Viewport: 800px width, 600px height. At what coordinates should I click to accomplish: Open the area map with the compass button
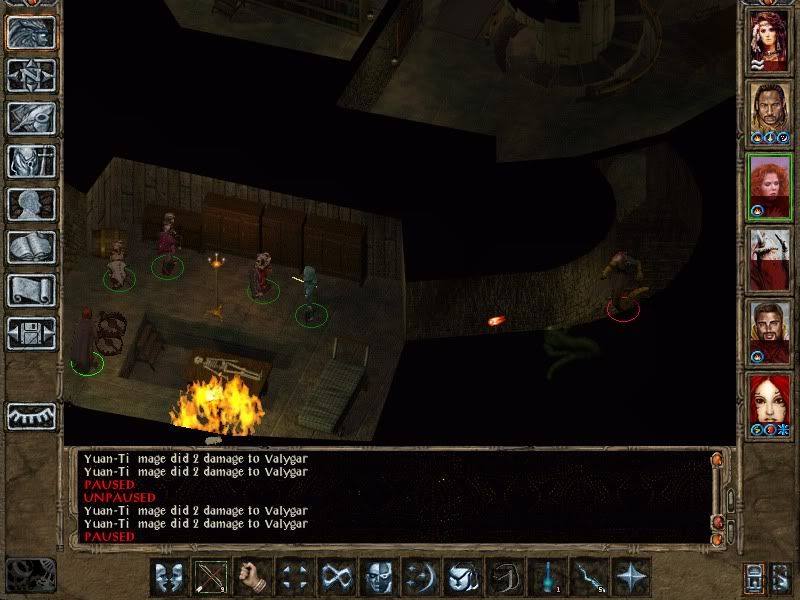pyautogui.click(x=31, y=75)
